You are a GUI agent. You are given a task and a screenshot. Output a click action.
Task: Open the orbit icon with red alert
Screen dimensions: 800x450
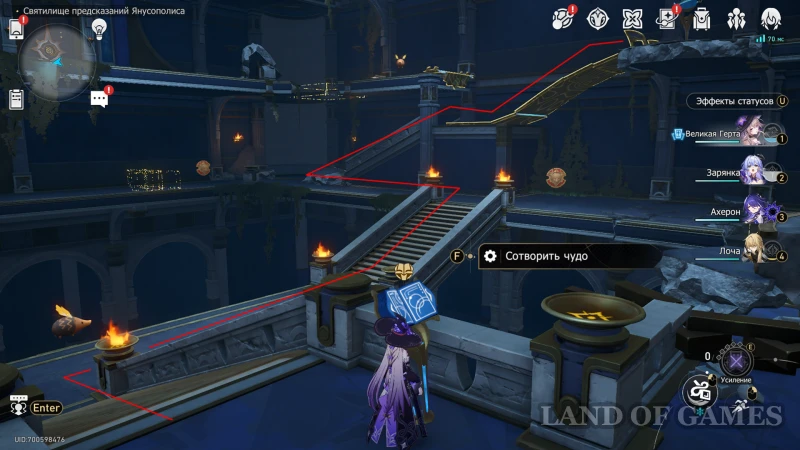click(563, 18)
